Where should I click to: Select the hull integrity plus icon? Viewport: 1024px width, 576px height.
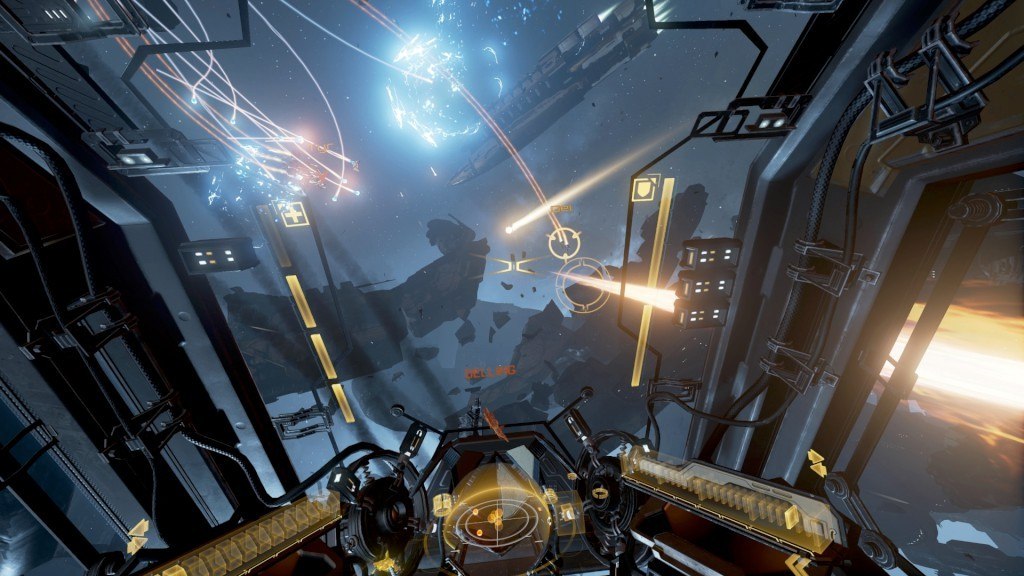[295, 215]
